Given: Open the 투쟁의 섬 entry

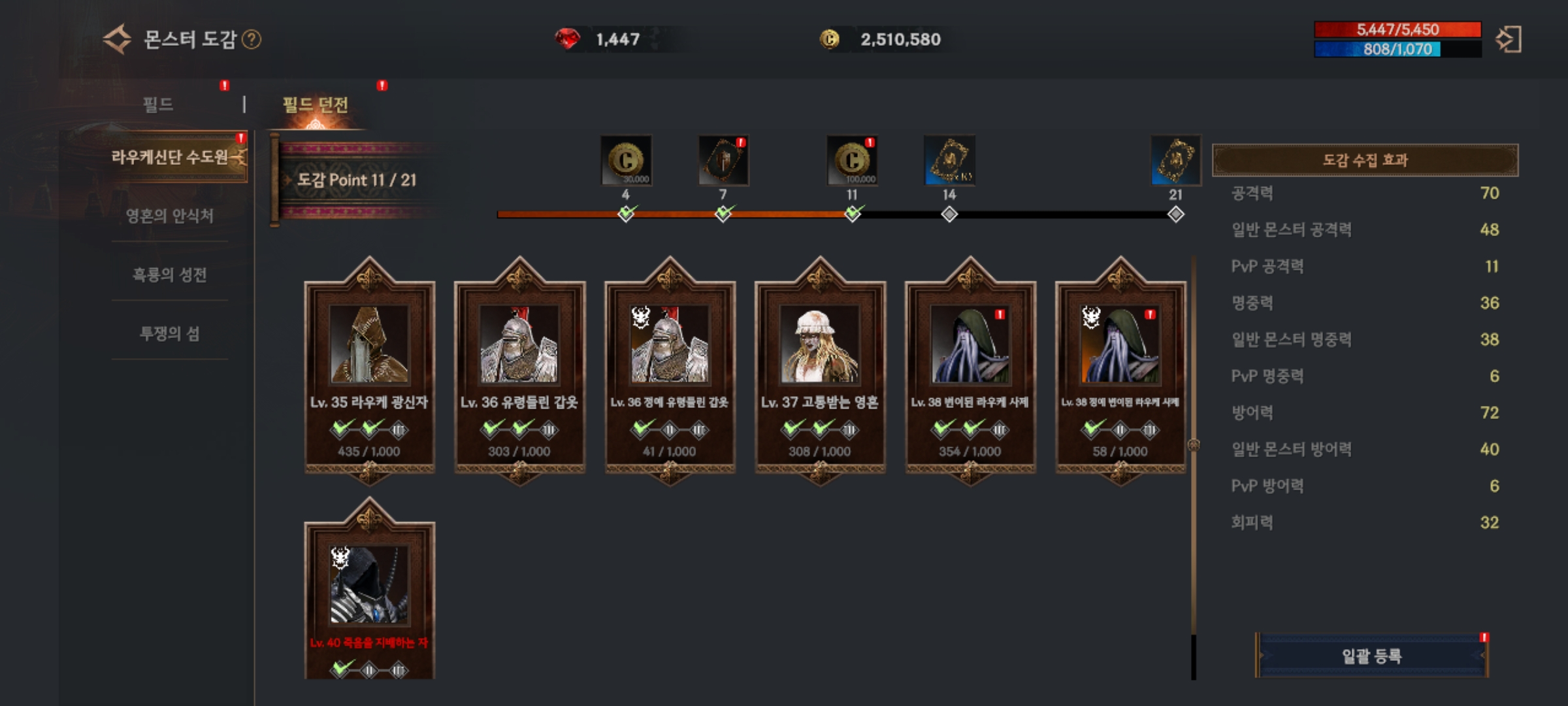Looking at the screenshot, I should tap(170, 333).
